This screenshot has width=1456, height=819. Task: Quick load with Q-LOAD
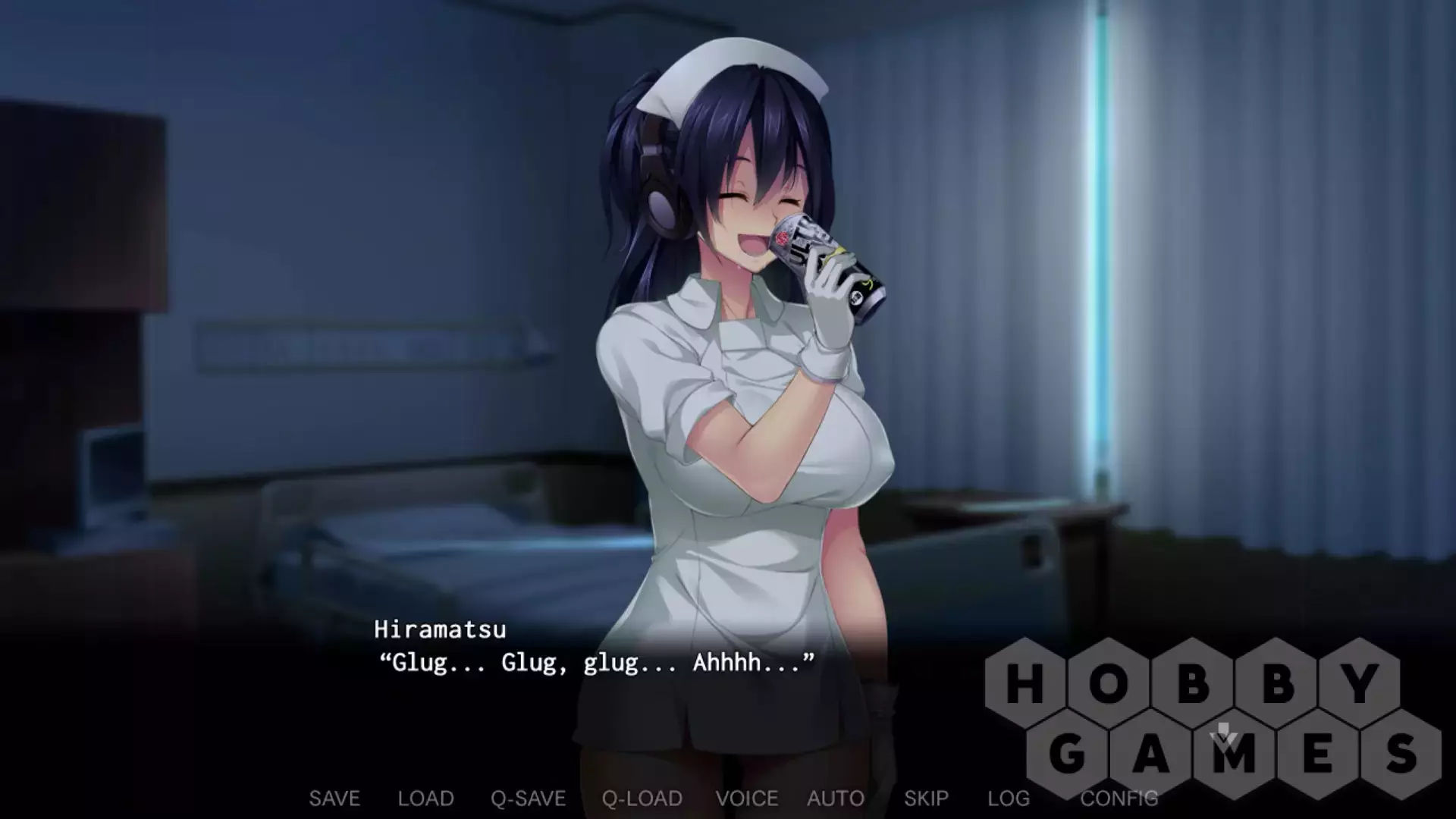coord(642,799)
